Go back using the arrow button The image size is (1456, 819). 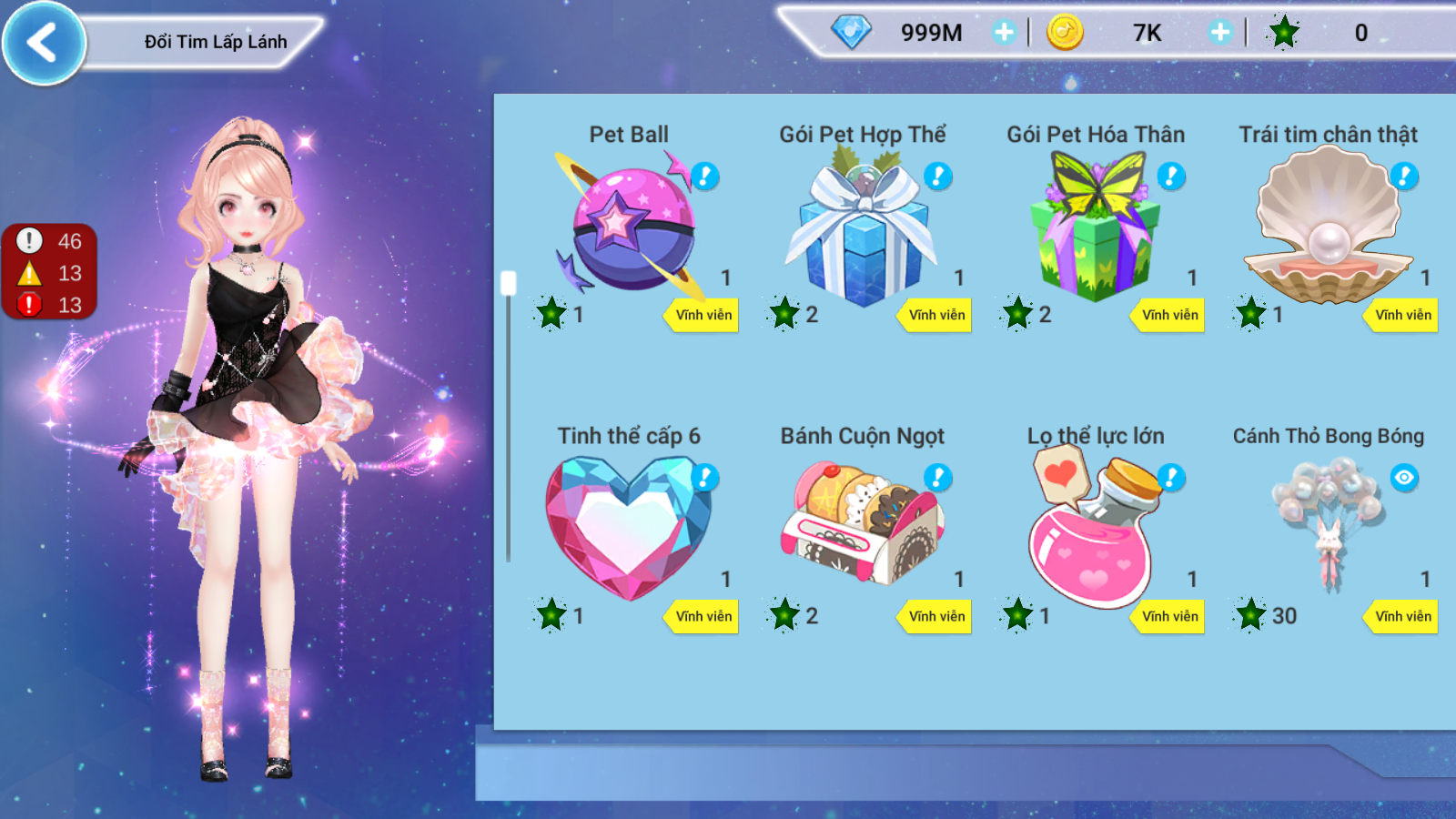coord(43,43)
